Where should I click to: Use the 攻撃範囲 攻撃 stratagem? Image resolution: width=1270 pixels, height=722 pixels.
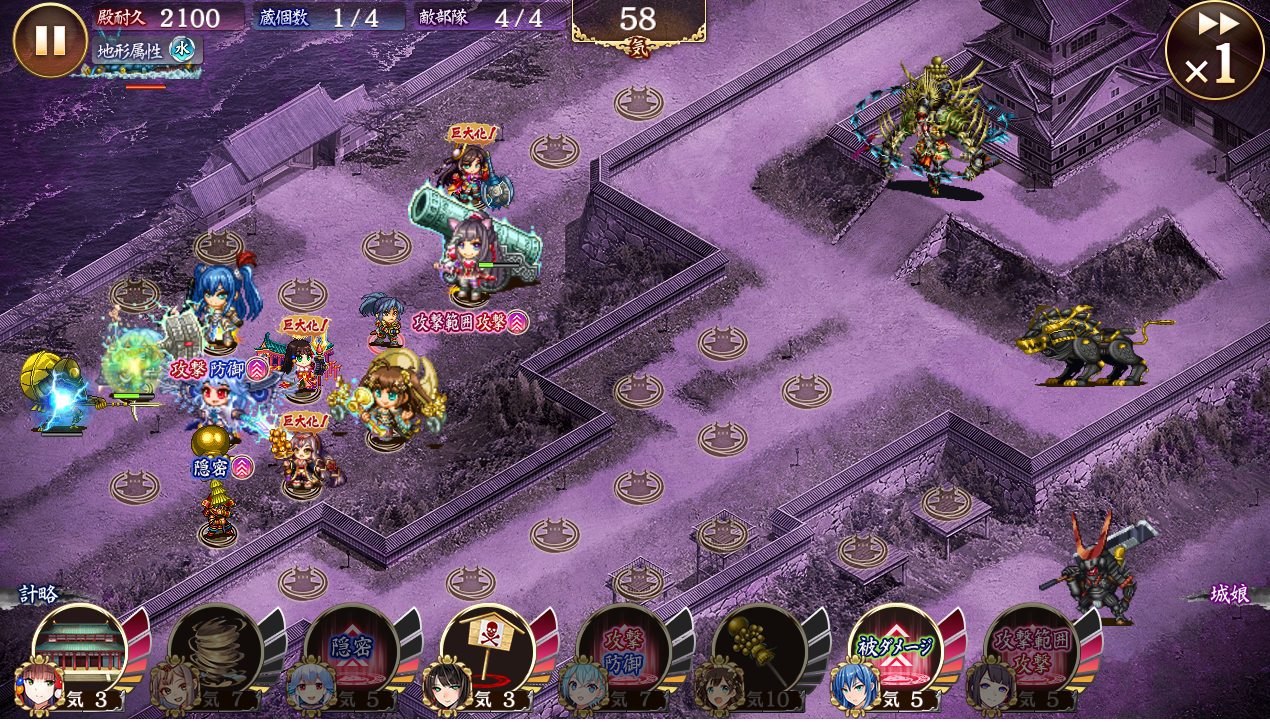(1031, 652)
